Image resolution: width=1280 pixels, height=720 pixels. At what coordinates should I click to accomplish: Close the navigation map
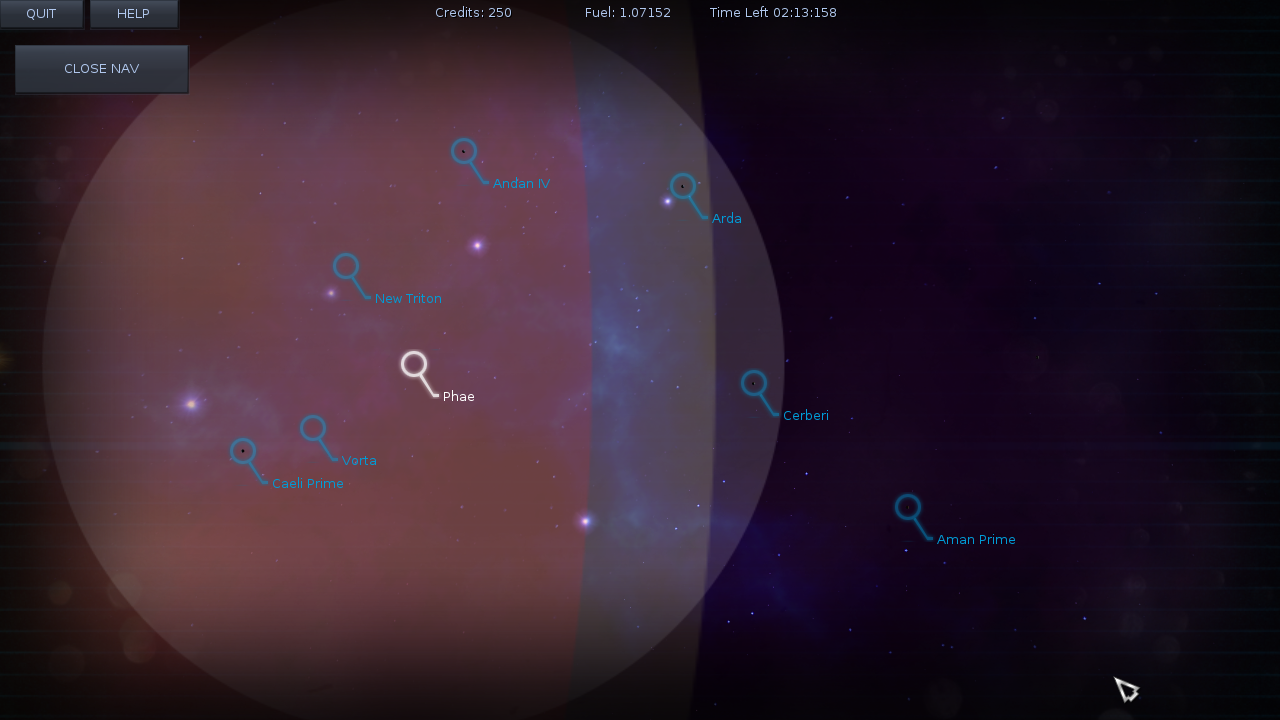click(x=101, y=69)
